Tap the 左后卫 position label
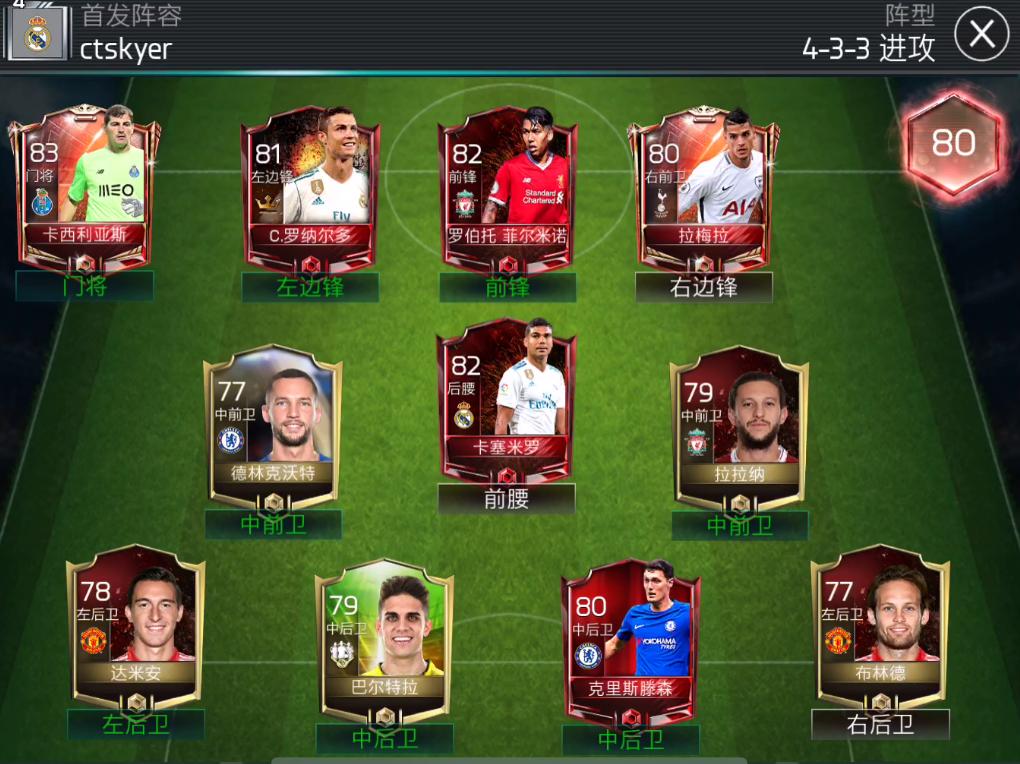Image resolution: width=1020 pixels, height=764 pixels. (135, 725)
